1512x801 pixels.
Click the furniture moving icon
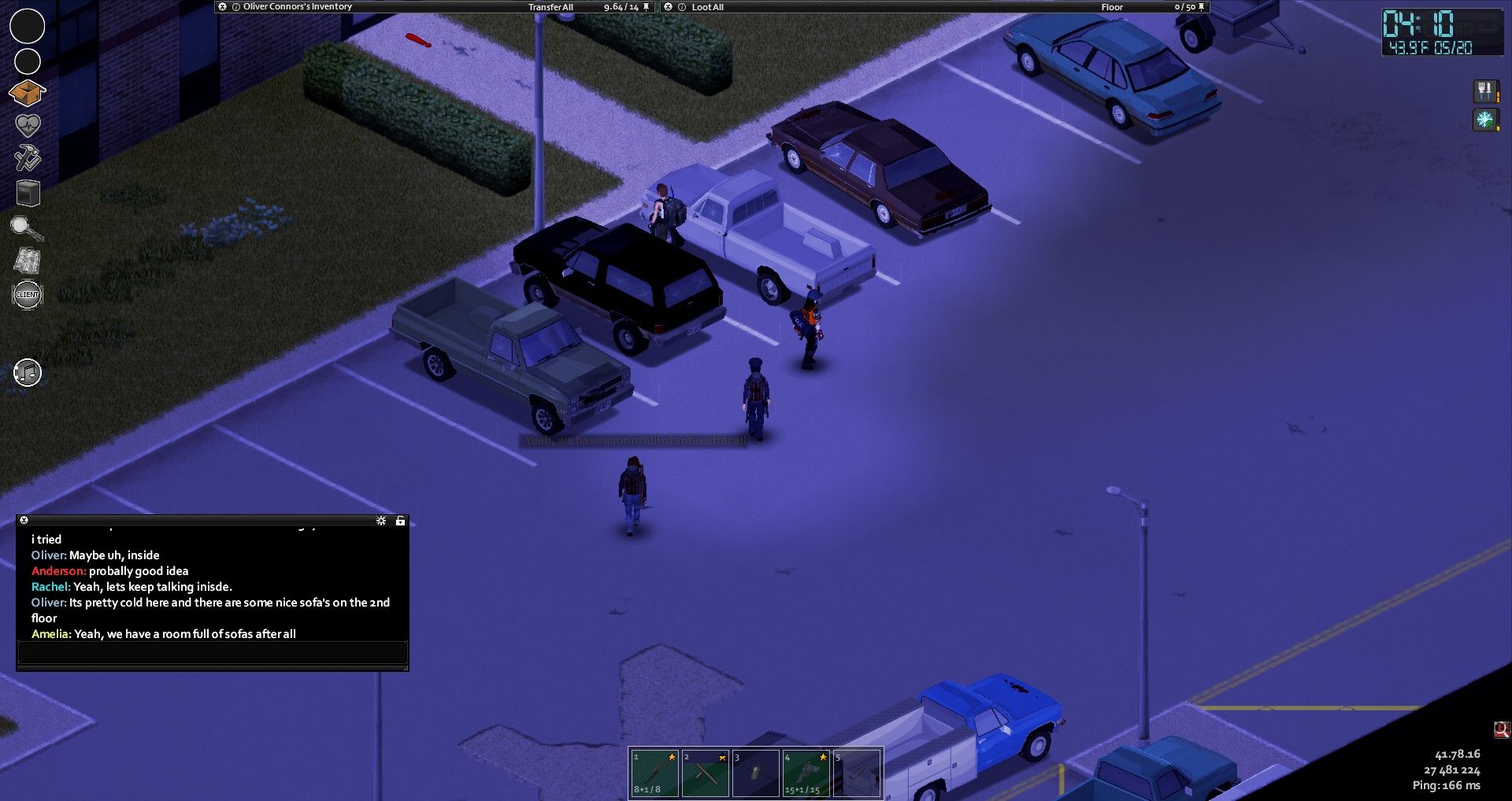(x=28, y=192)
